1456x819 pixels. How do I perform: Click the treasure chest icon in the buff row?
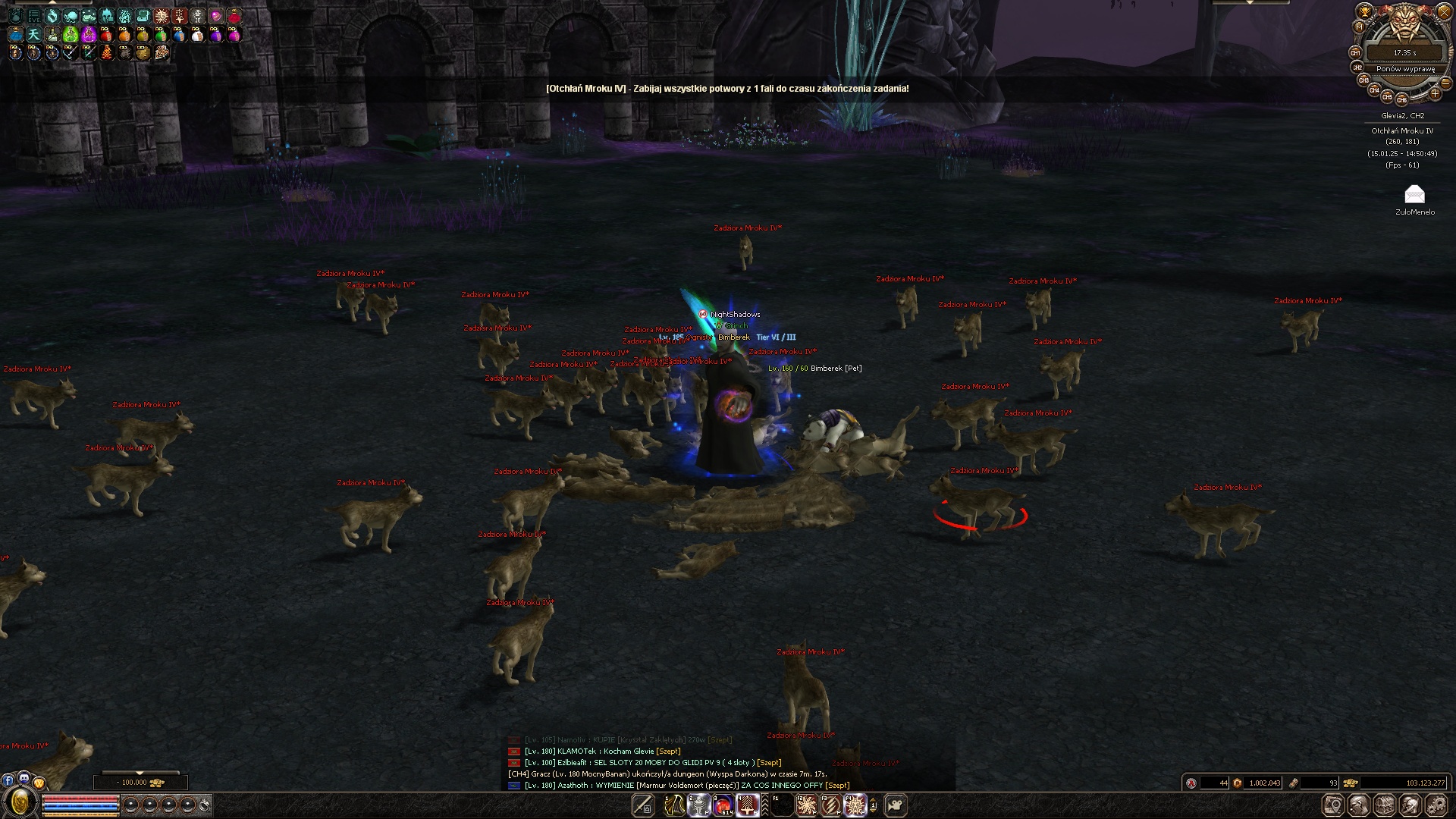[x=143, y=16]
